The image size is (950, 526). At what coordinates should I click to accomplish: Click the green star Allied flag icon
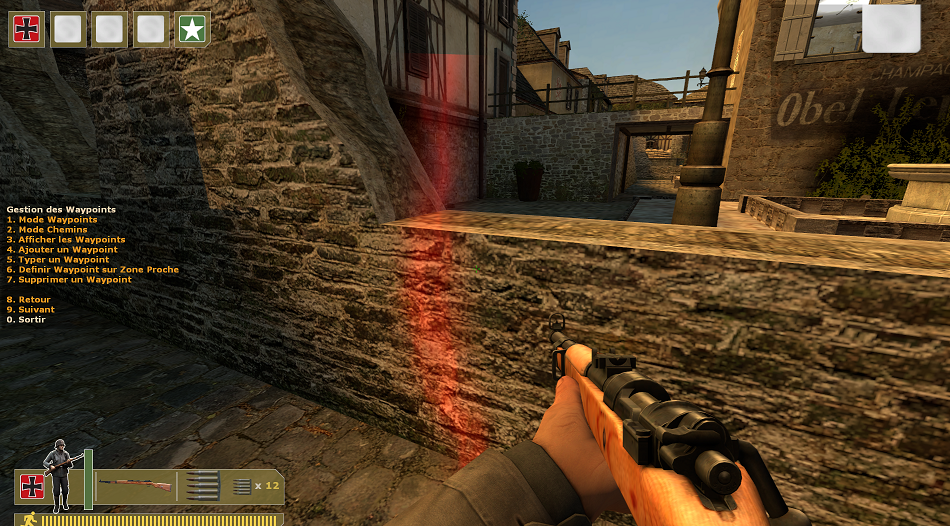(x=192, y=29)
